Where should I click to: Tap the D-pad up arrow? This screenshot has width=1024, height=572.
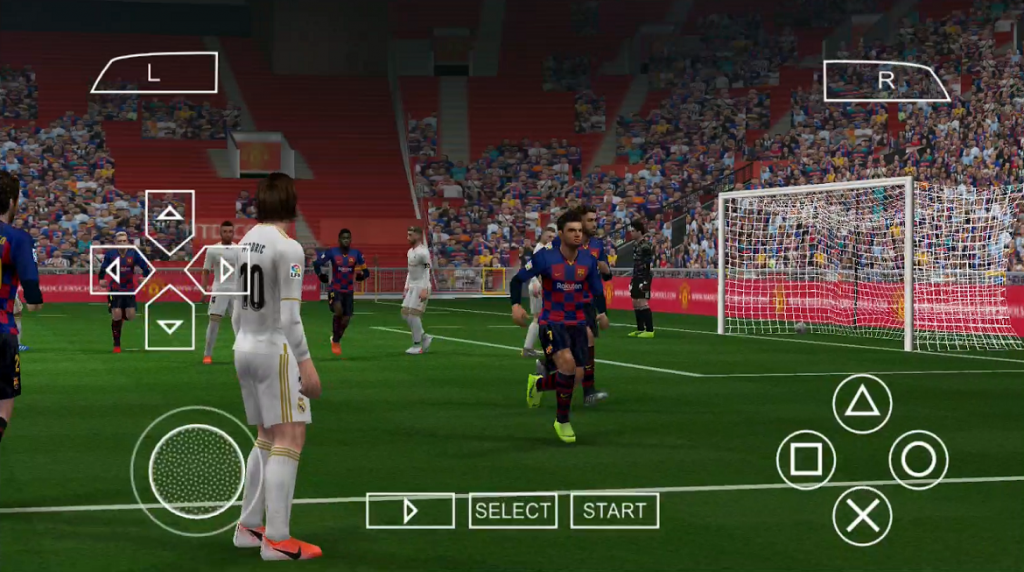click(170, 215)
